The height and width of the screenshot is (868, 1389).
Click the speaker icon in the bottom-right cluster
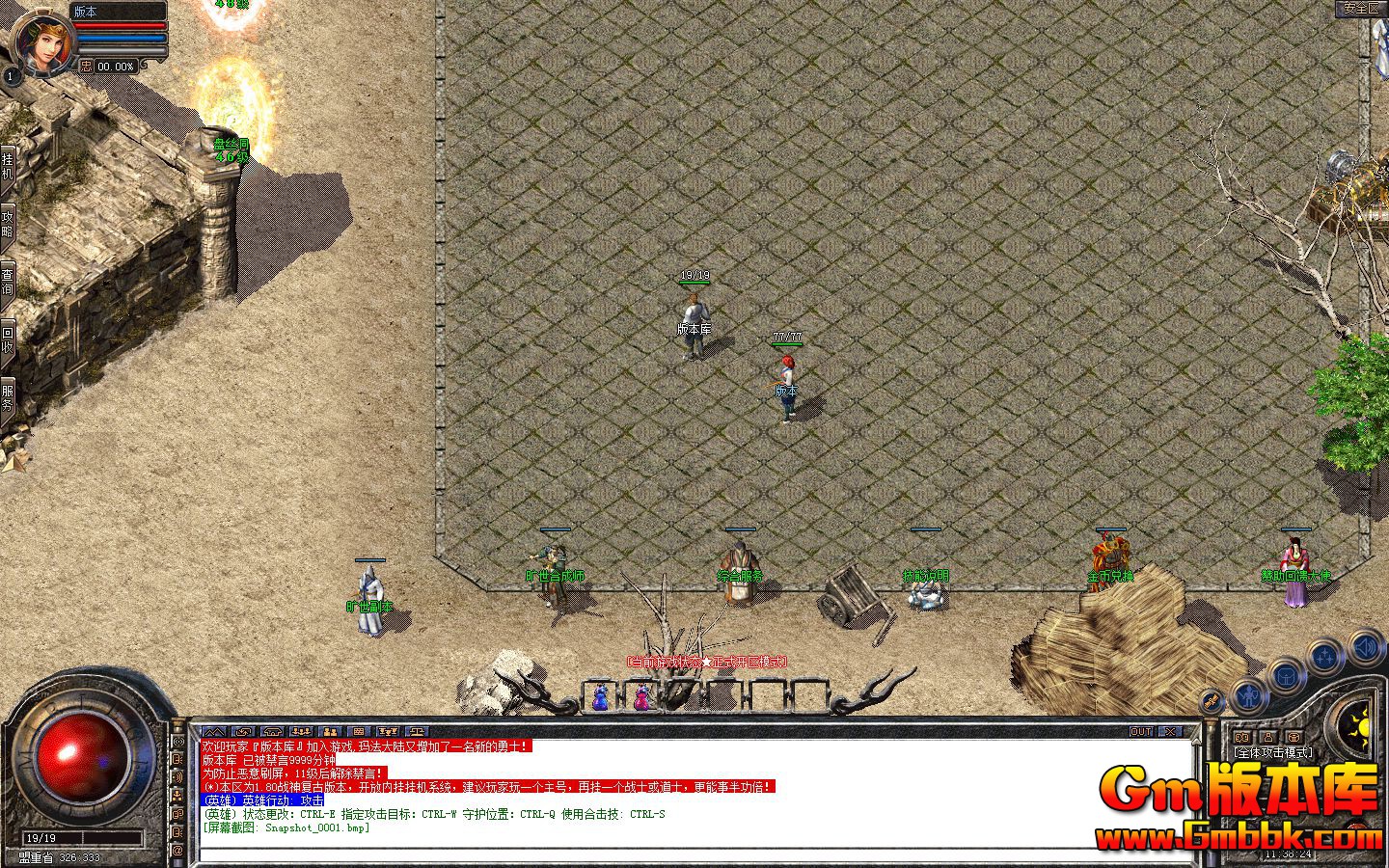(1365, 647)
